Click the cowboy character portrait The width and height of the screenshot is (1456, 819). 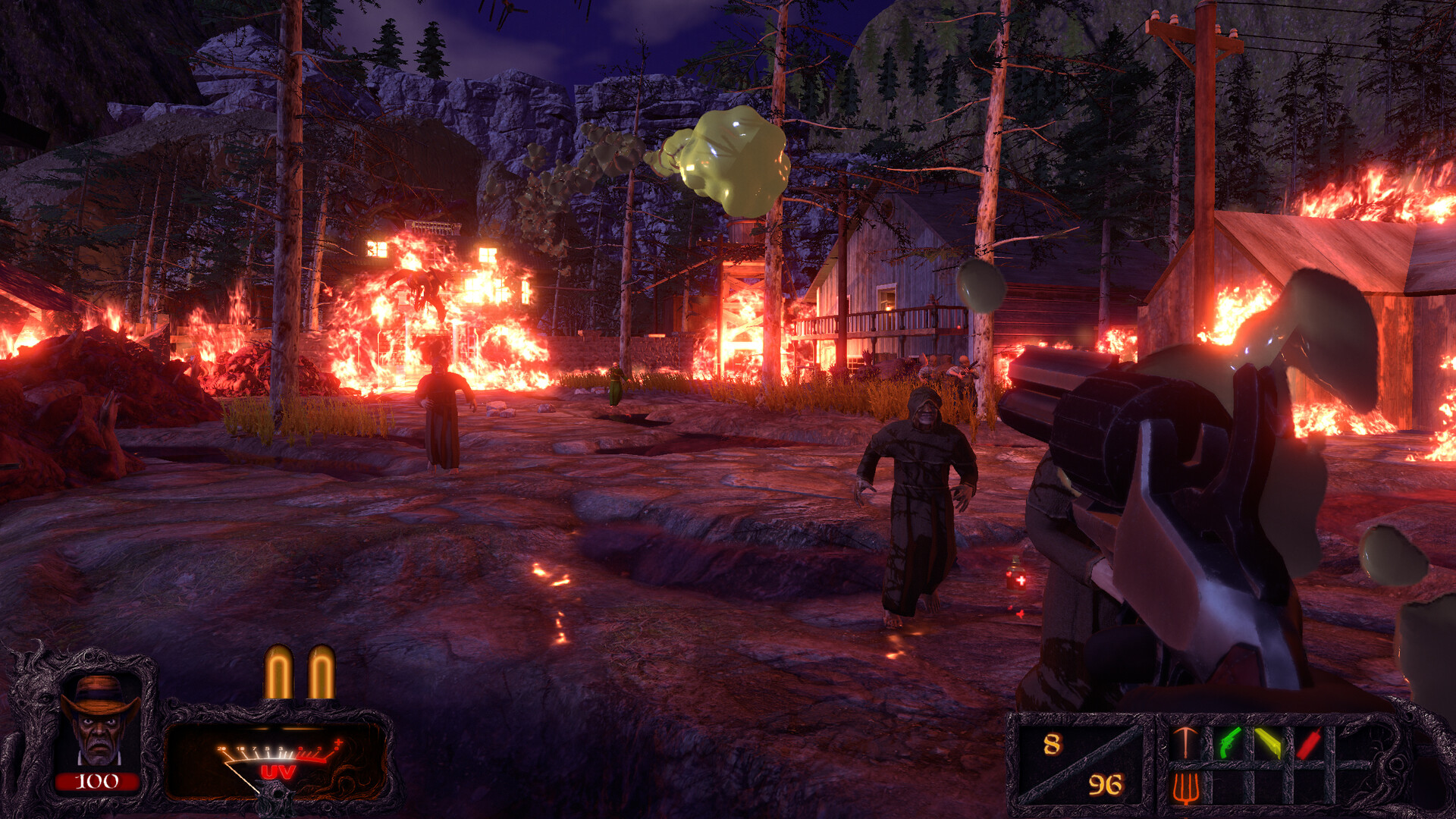coord(99,720)
